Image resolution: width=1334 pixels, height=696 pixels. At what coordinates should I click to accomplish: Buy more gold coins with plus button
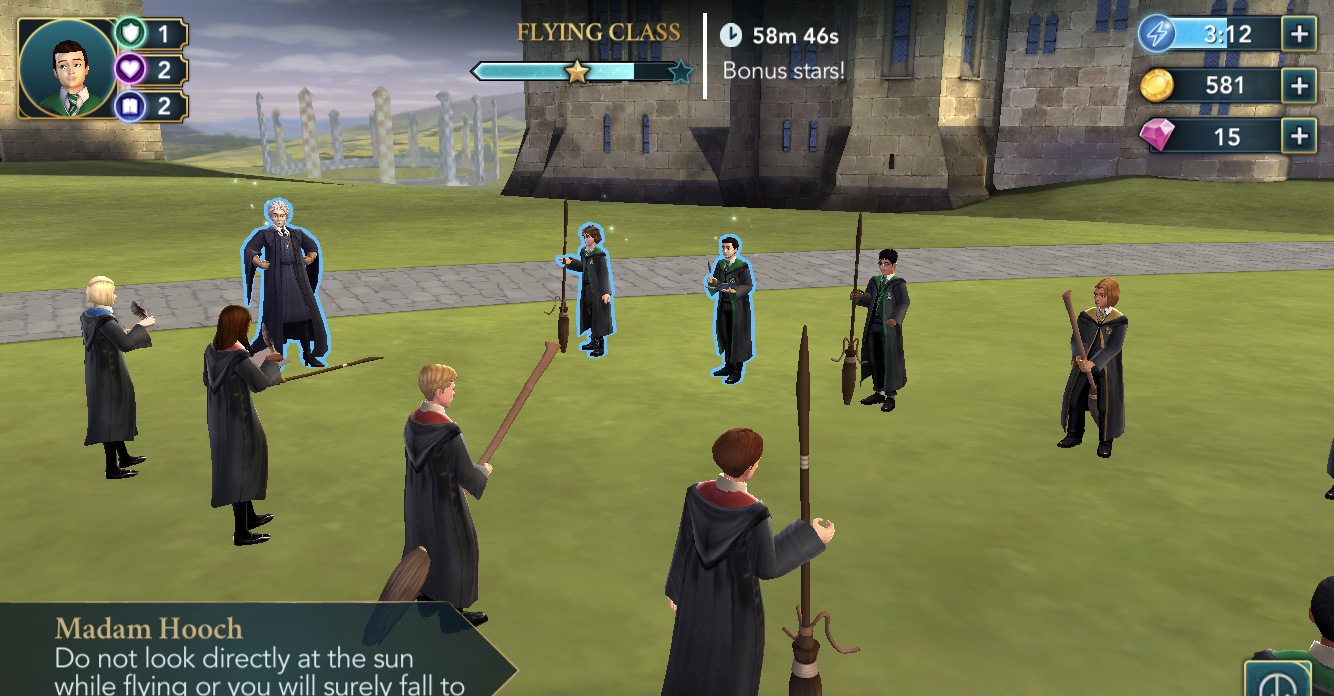coord(1299,86)
